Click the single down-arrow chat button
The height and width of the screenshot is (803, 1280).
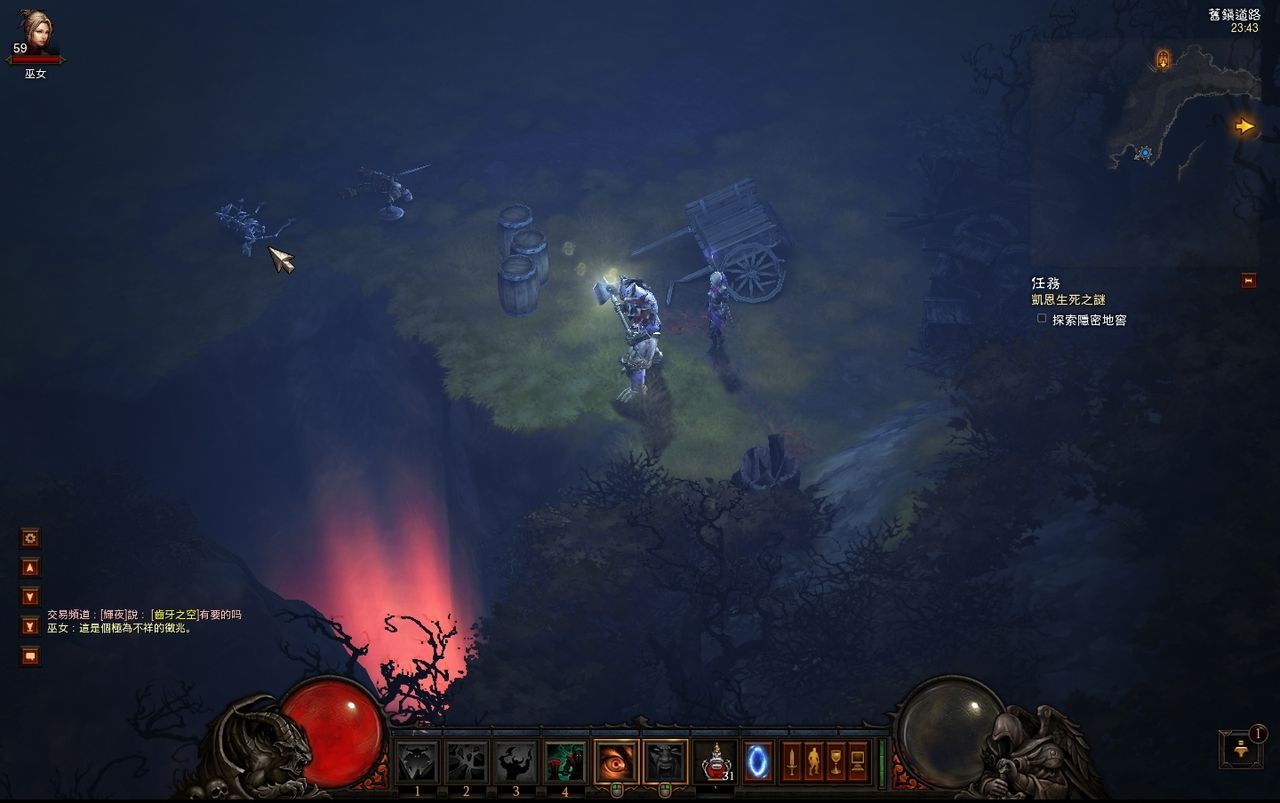[31, 597]
